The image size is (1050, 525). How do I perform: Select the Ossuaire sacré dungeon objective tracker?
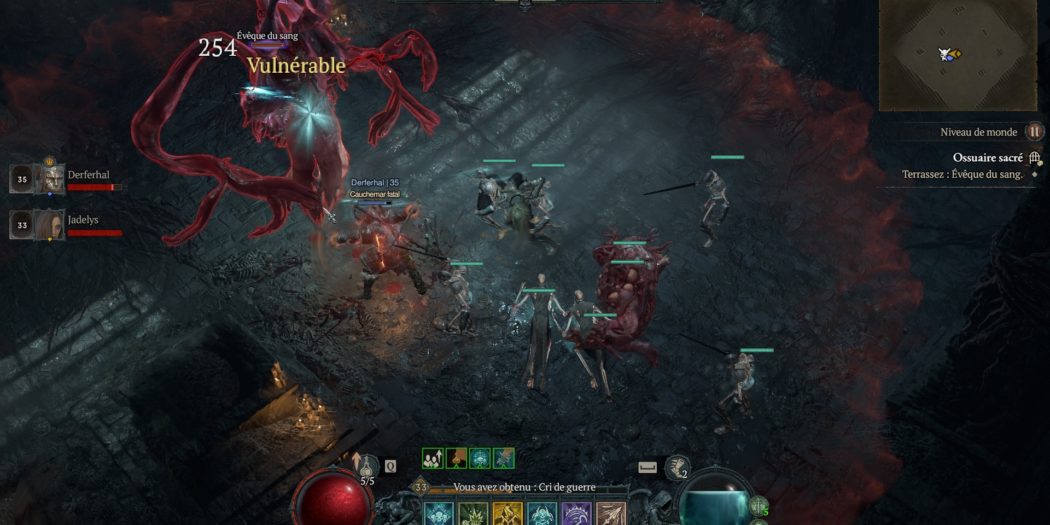(x=986, y=158)
